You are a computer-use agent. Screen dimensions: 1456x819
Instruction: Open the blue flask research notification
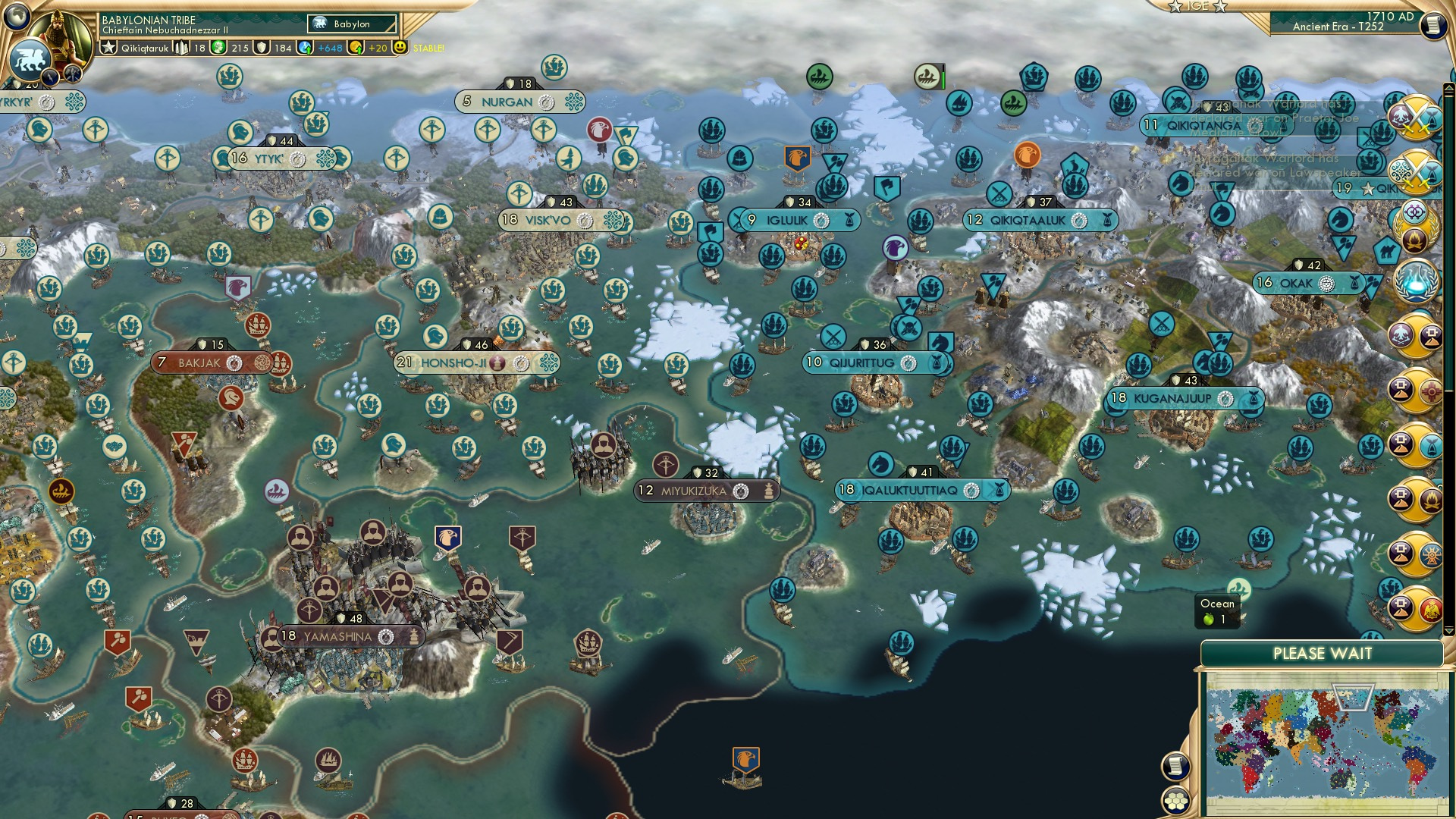[x=1417, y=282]
